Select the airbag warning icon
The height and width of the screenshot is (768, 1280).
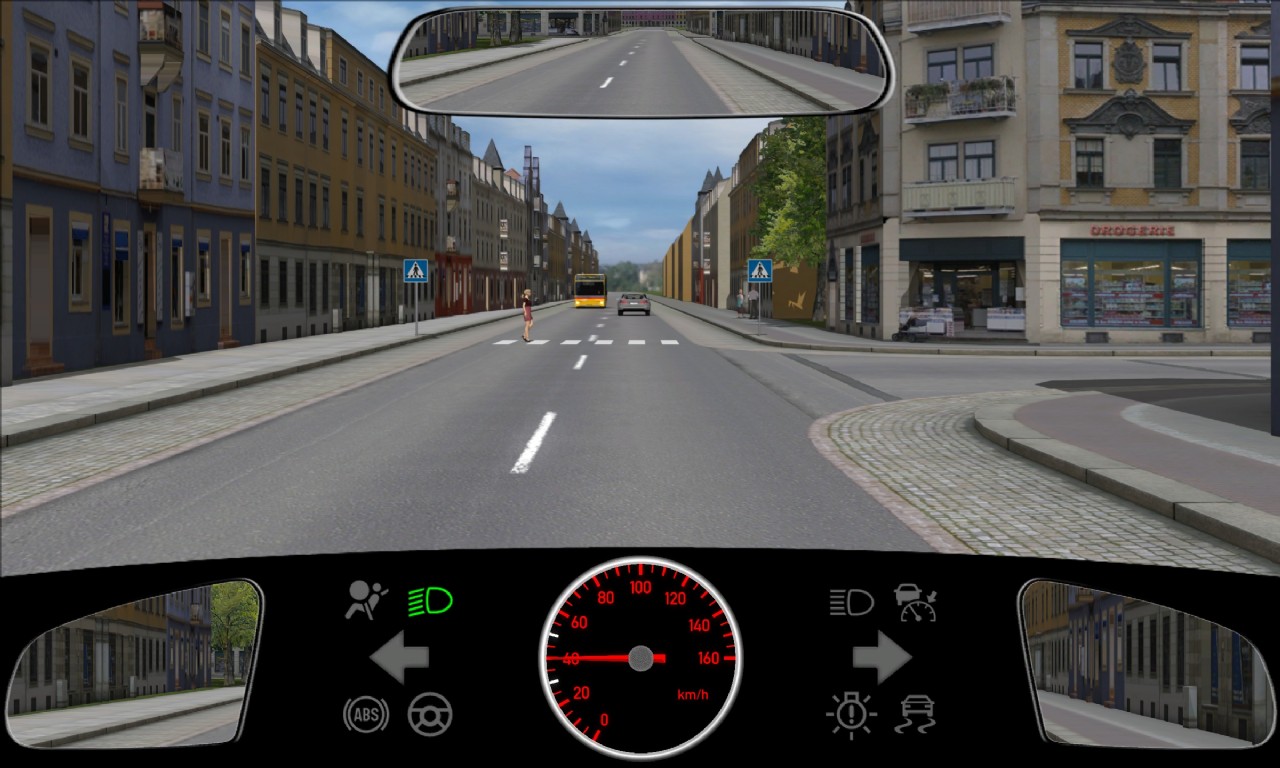[366, 600]
